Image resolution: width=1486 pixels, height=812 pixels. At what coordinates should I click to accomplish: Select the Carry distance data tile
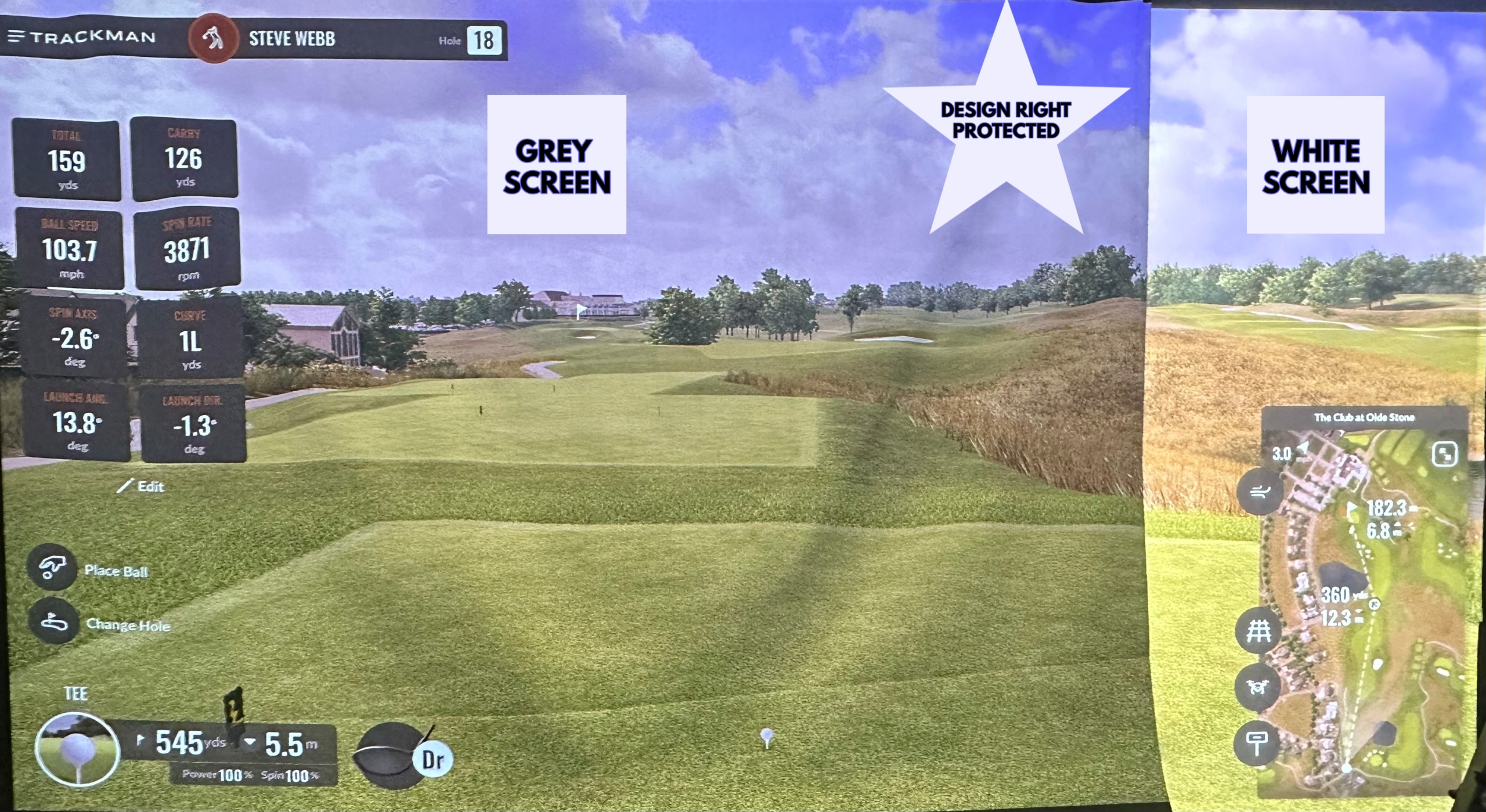coord(184,158)
